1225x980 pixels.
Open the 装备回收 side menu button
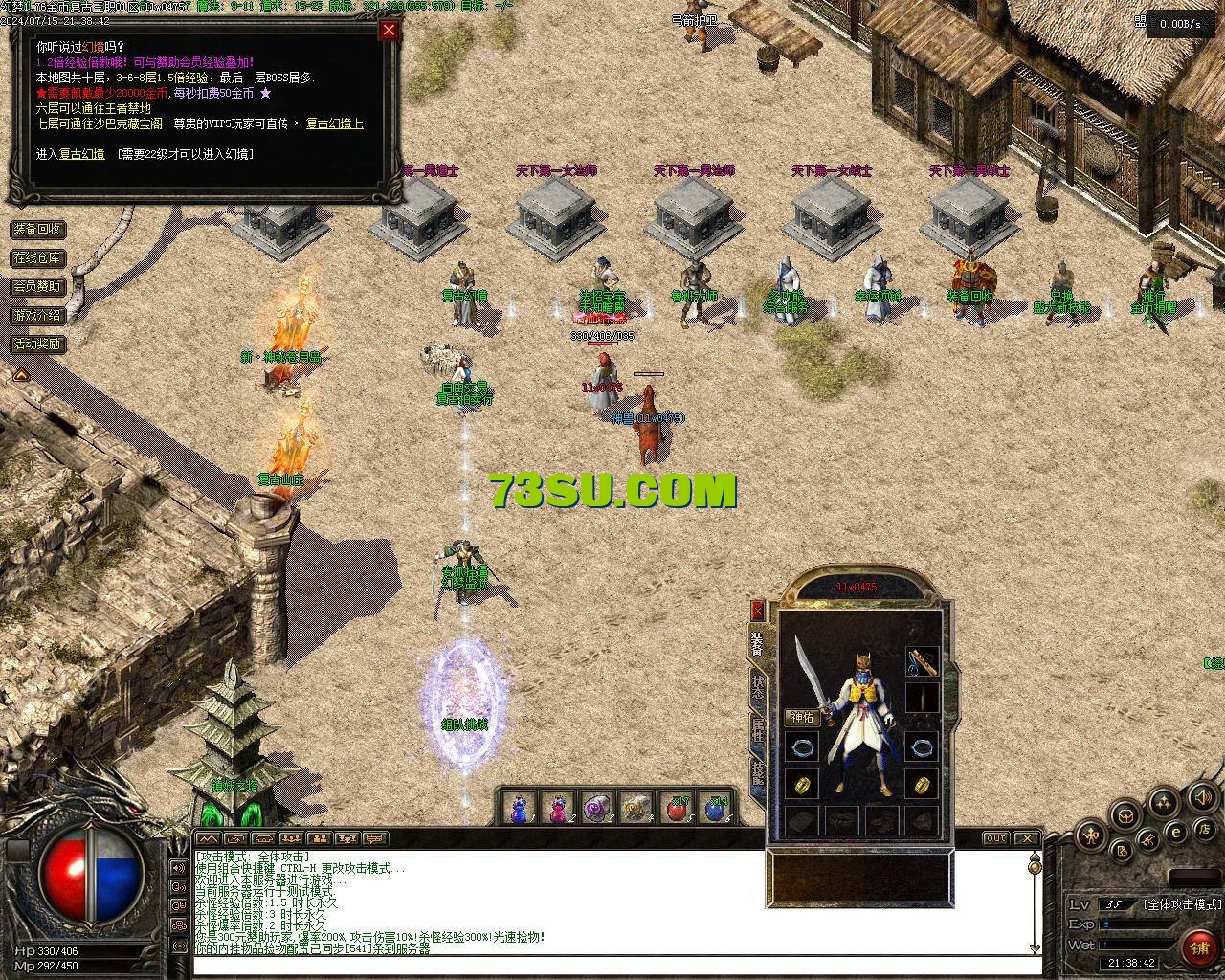click(37, 229)
